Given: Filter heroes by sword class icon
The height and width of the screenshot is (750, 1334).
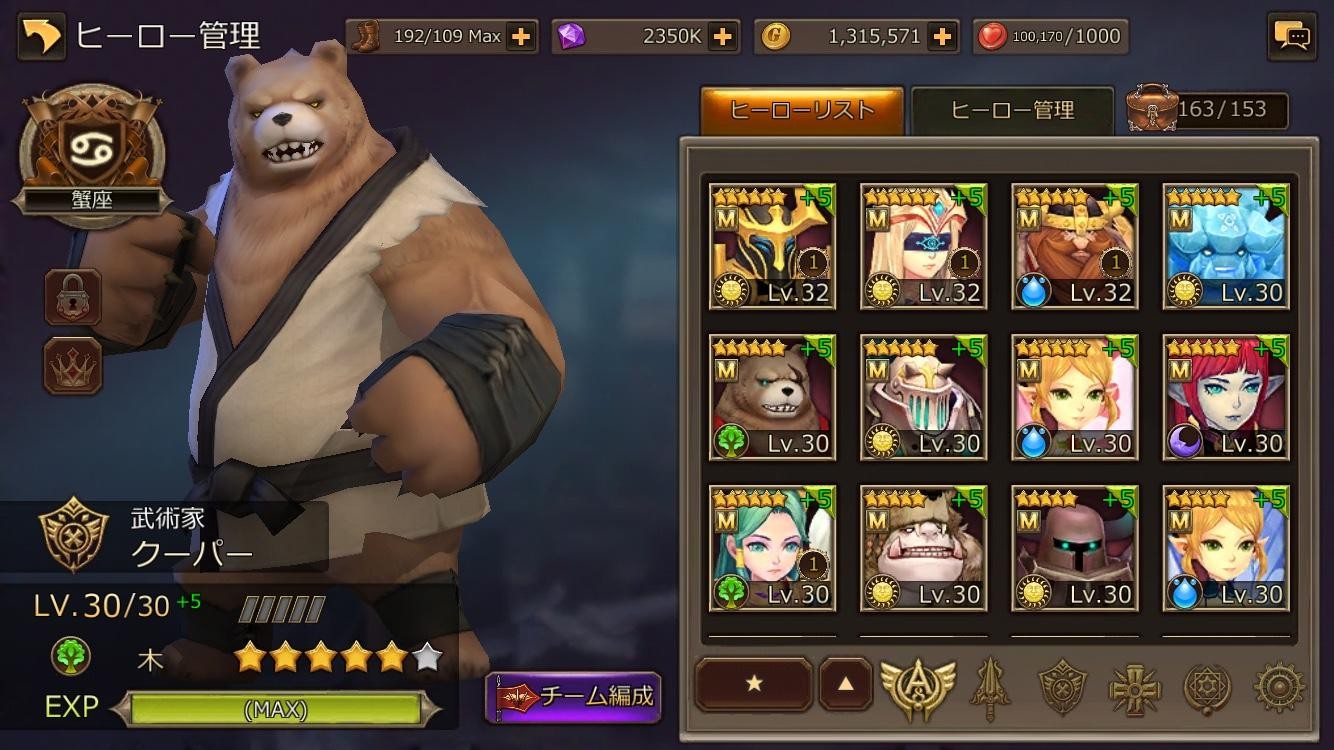Looking at the screenshot, I should (x=989, y=687).
